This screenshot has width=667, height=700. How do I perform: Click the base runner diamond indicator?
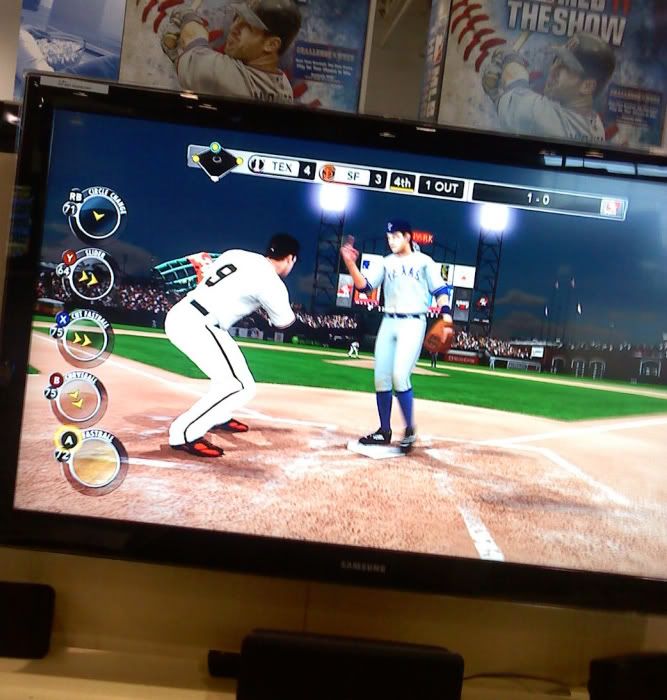click(216, 161)
